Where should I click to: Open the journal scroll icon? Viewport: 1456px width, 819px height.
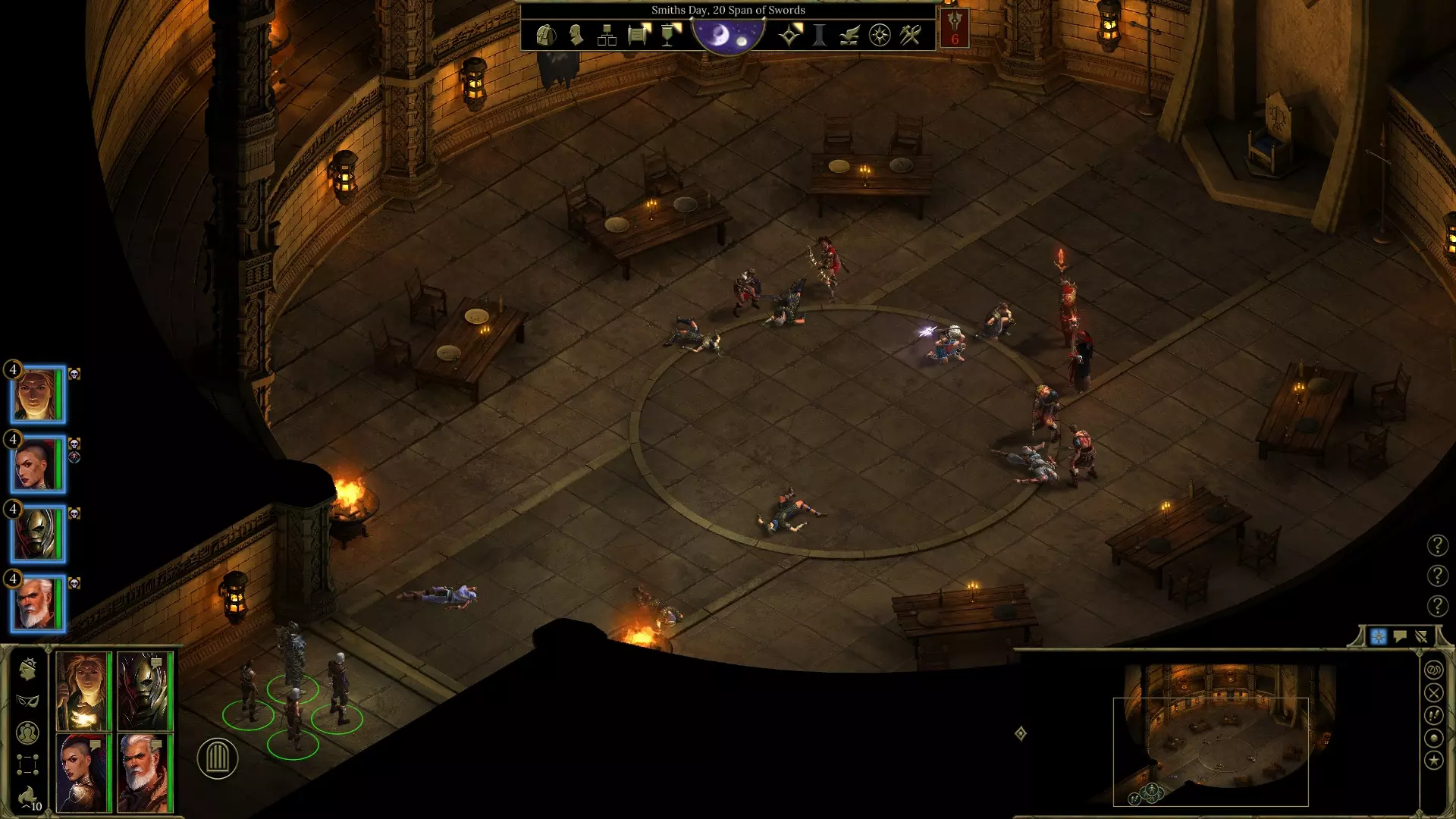[x=639, y=35]
